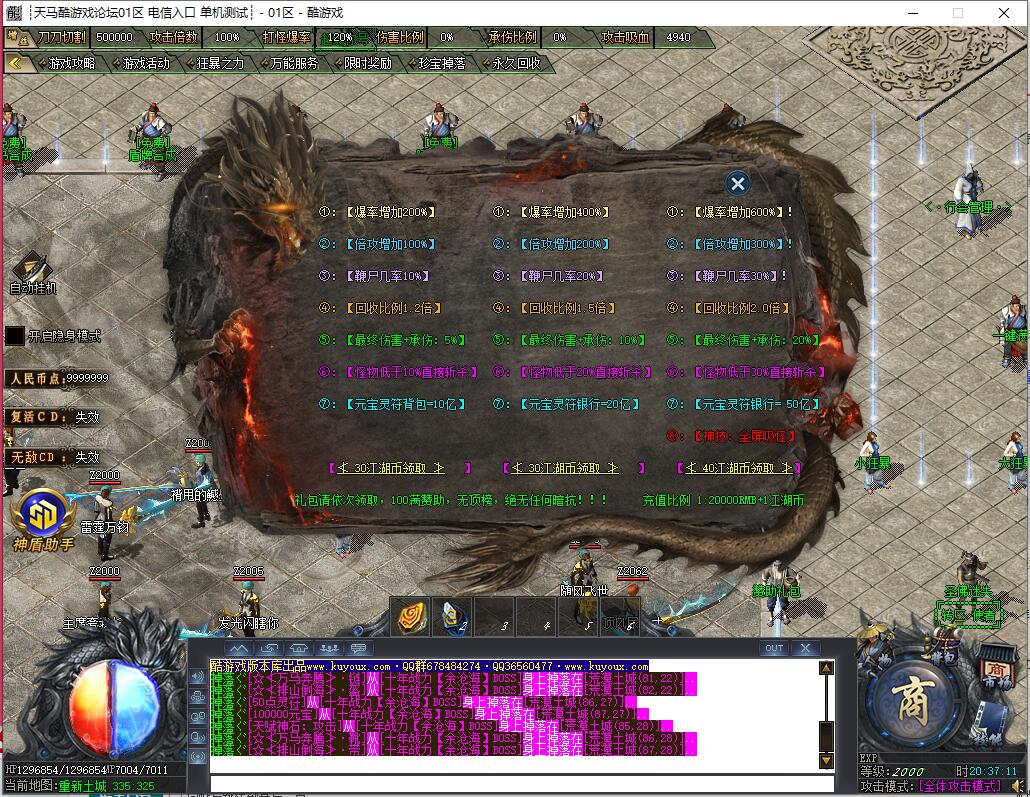Activate the 自动挂机 auto-battle icon
Screen dimensions: 1030x797
click(33, 270)
